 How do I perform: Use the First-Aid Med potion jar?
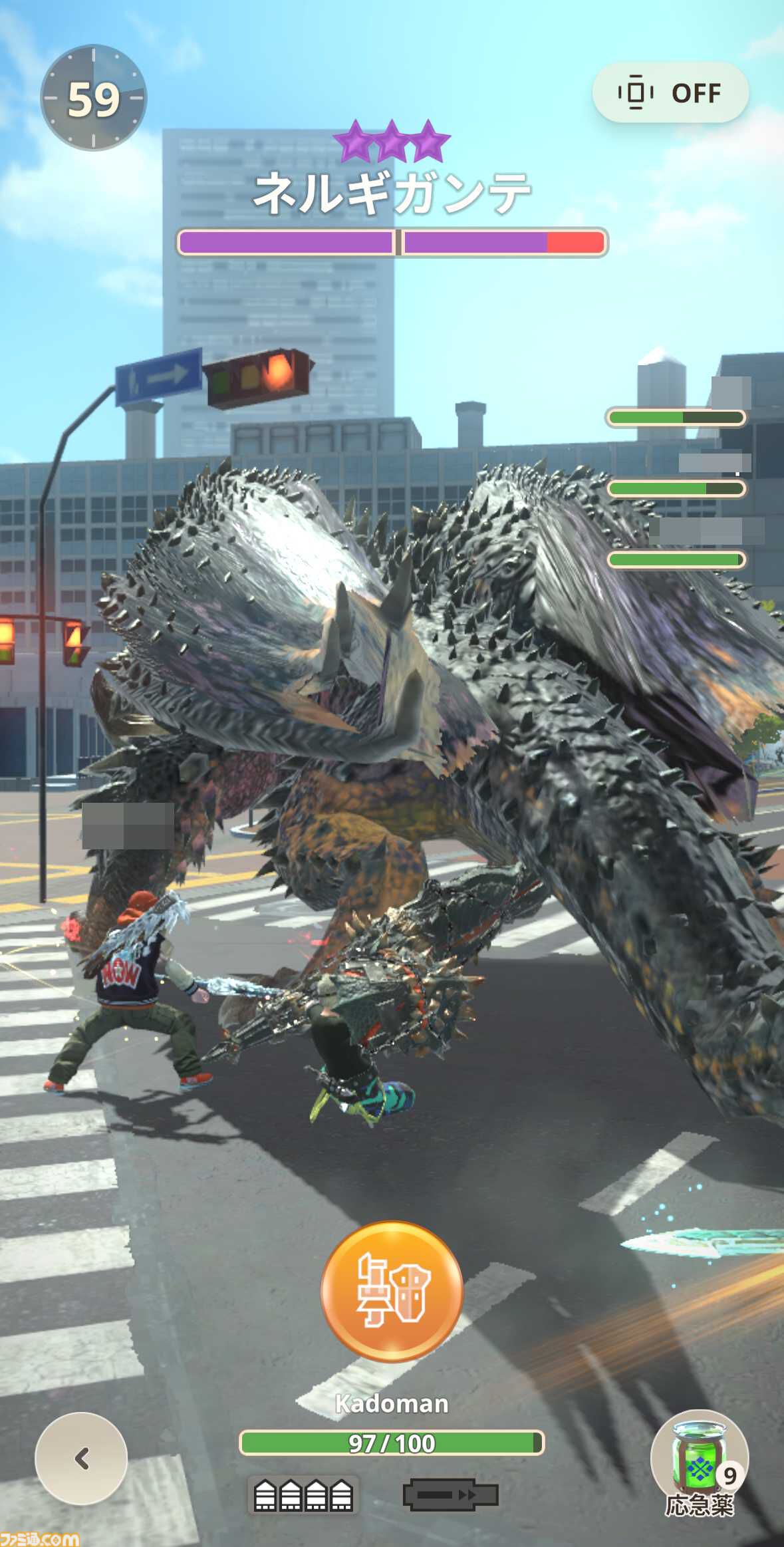699,1459
